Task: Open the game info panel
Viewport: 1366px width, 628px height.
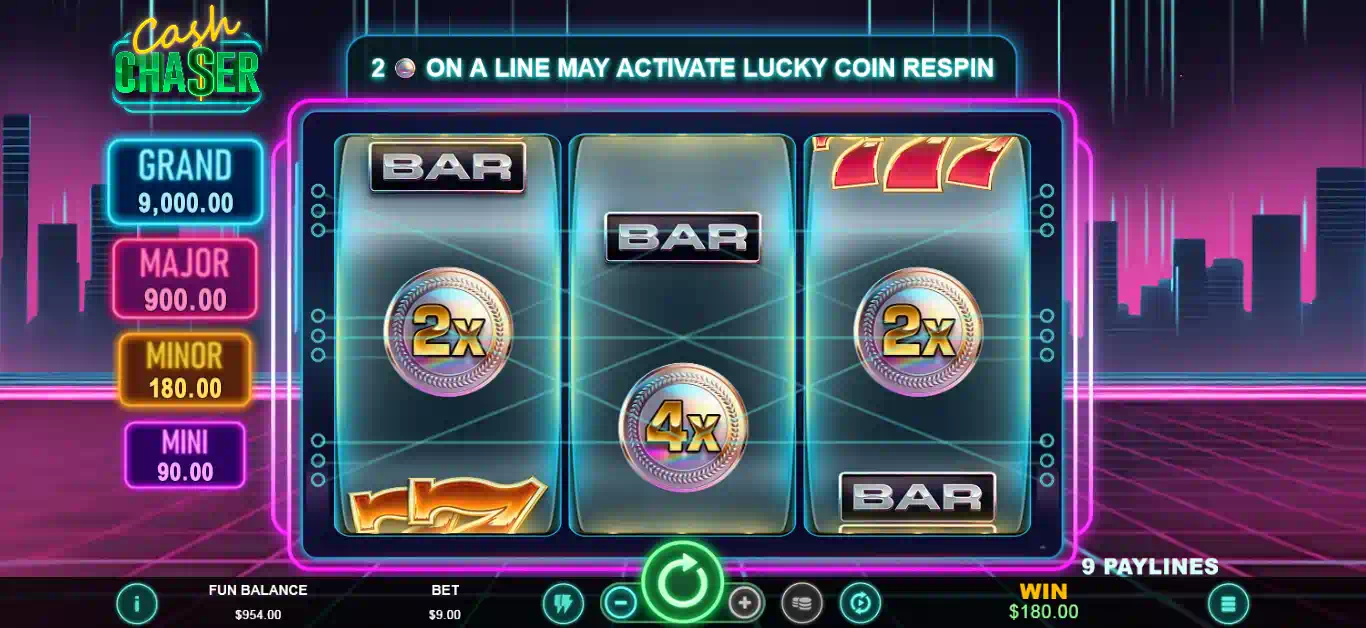Action: click(x=137, y=603)
